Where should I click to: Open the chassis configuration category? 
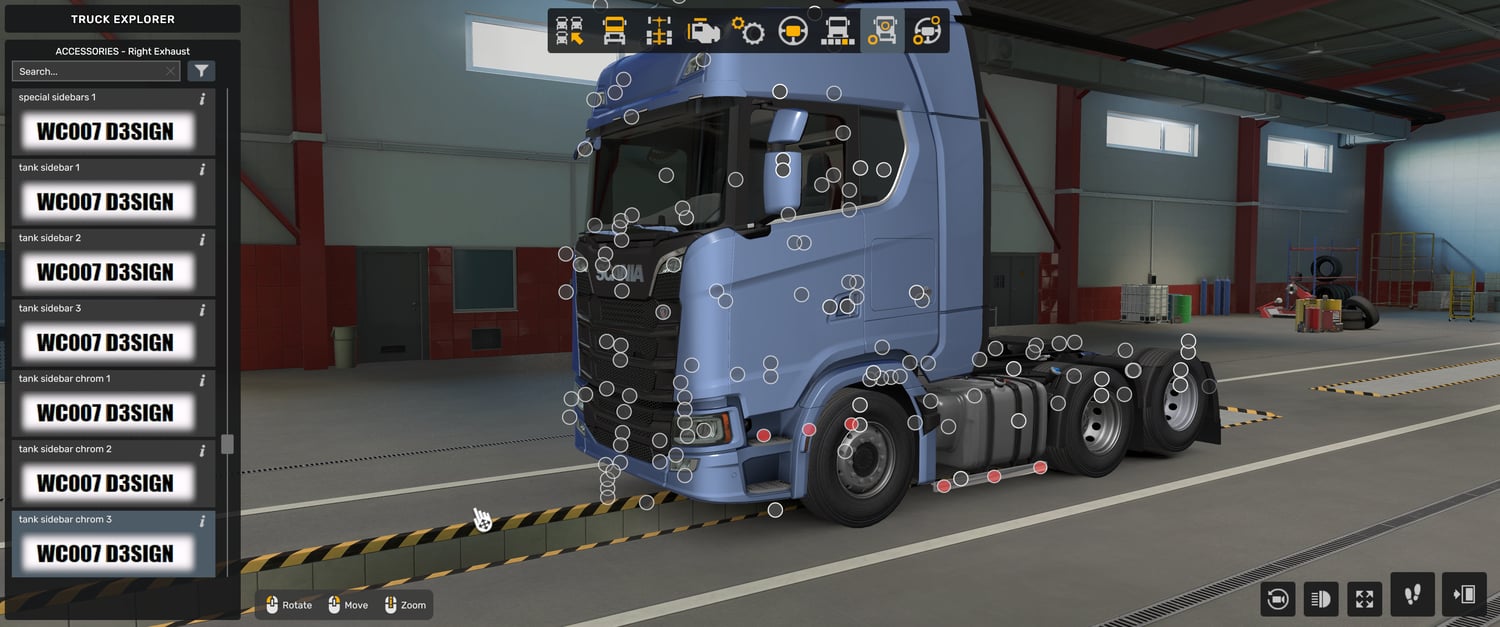[x=659, y=31]
